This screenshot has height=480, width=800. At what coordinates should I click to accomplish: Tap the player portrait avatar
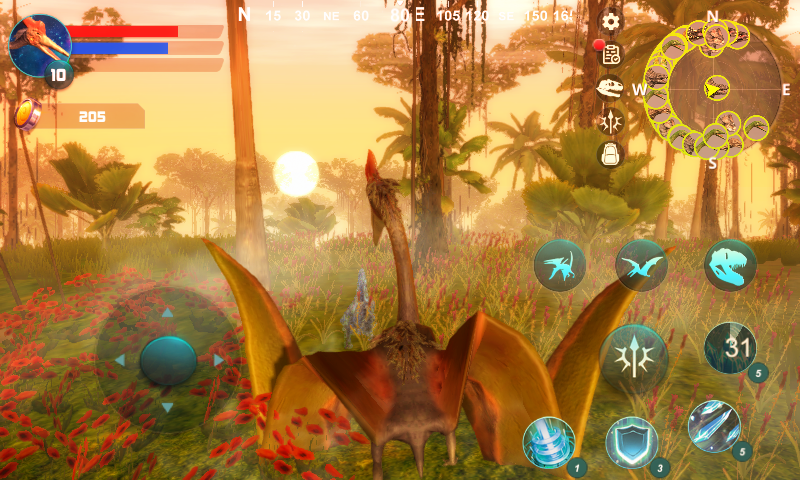click(x=38, y=43)
